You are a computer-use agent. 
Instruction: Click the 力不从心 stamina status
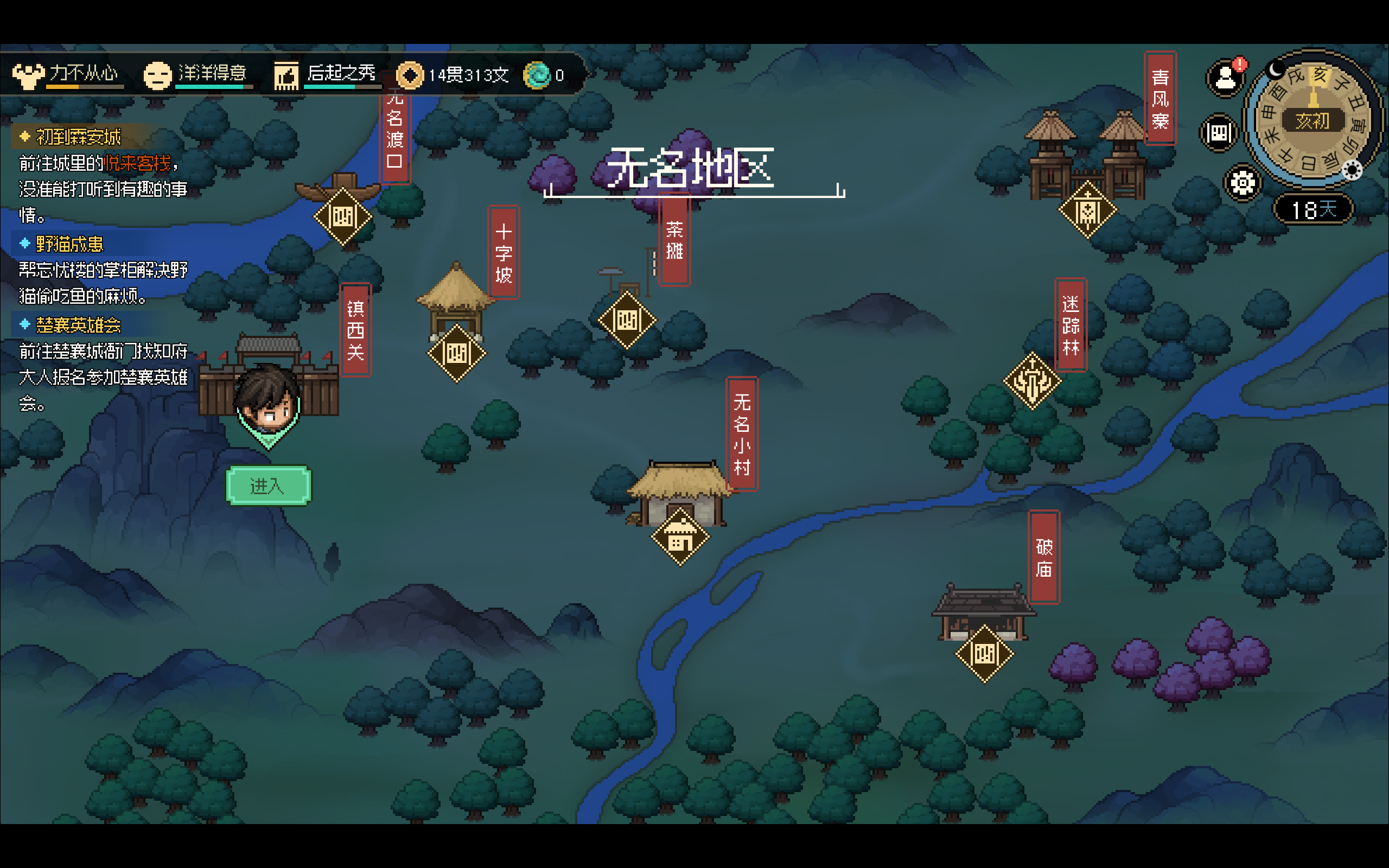tap(69, 75)
